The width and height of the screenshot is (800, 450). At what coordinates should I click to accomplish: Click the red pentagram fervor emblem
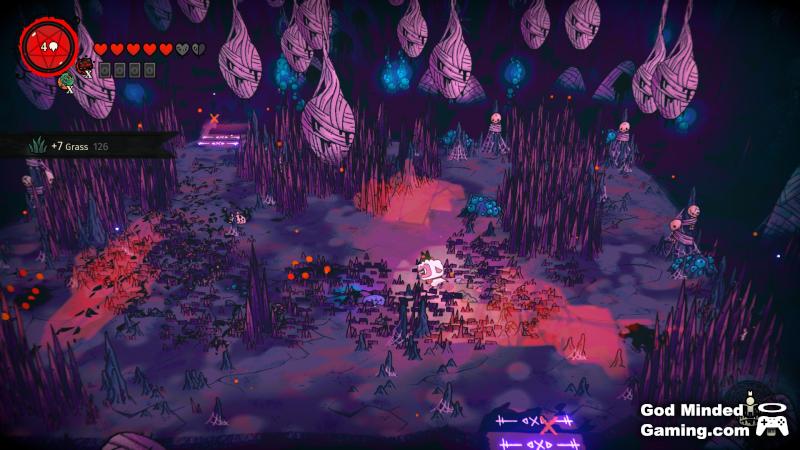(46, 46)
